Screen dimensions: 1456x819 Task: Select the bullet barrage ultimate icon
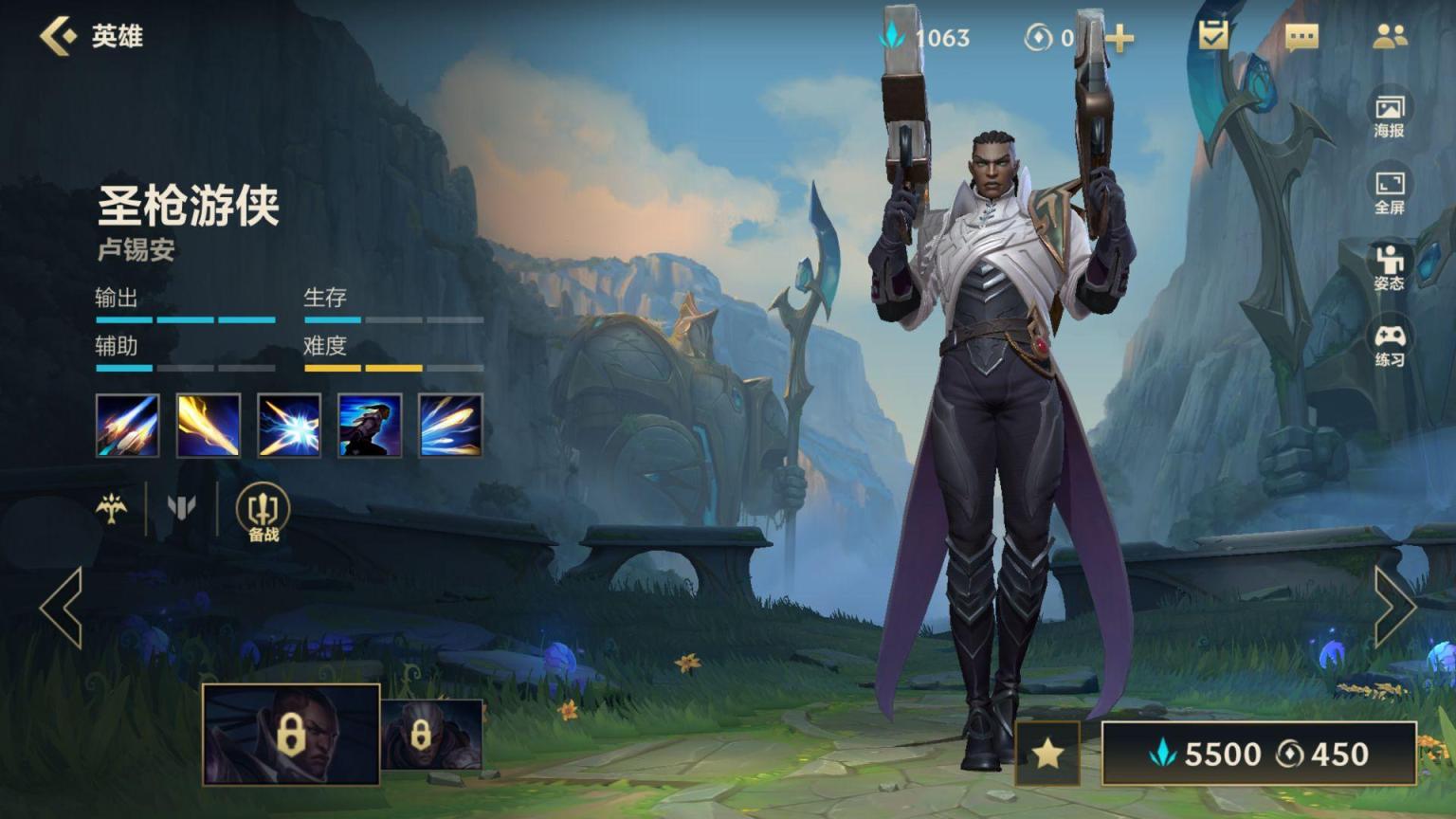pyautogui.click(x=450, y=426)
